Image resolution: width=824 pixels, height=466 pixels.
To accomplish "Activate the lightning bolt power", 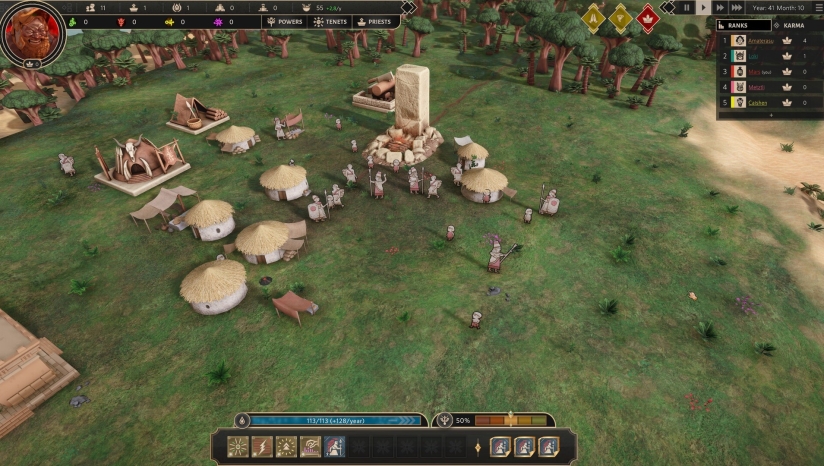I will pyautogui.click(x=262, y=447).
